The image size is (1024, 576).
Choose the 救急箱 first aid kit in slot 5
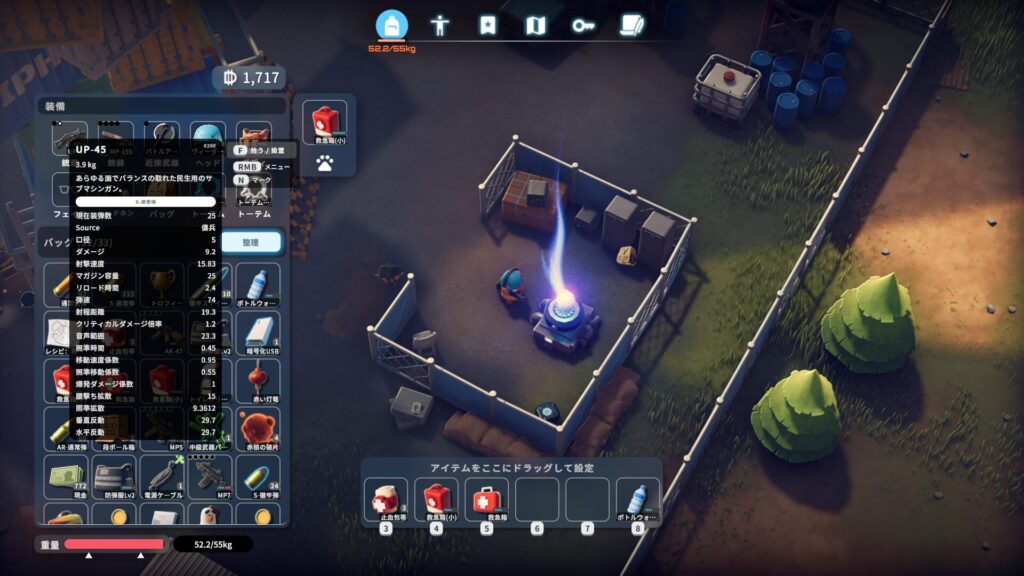coord(486,499)
